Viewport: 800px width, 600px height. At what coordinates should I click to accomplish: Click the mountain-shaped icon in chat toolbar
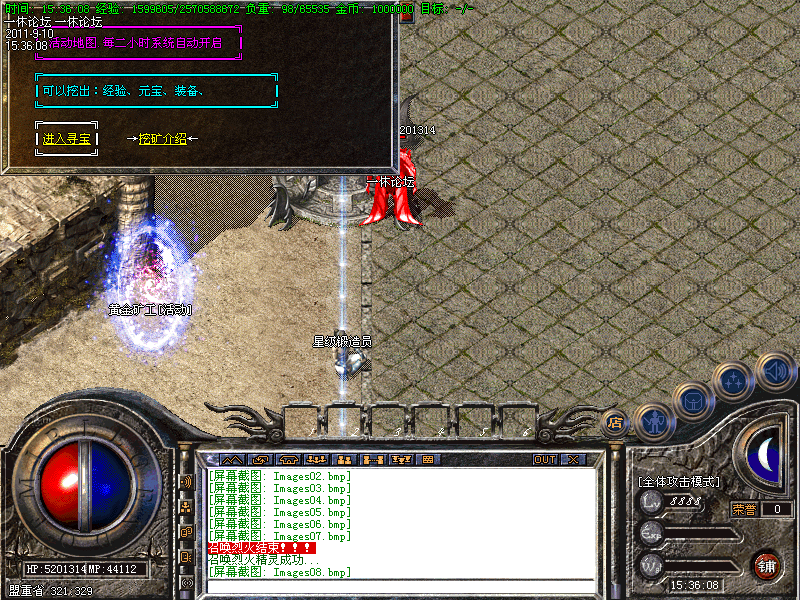[x=231, y=459]
